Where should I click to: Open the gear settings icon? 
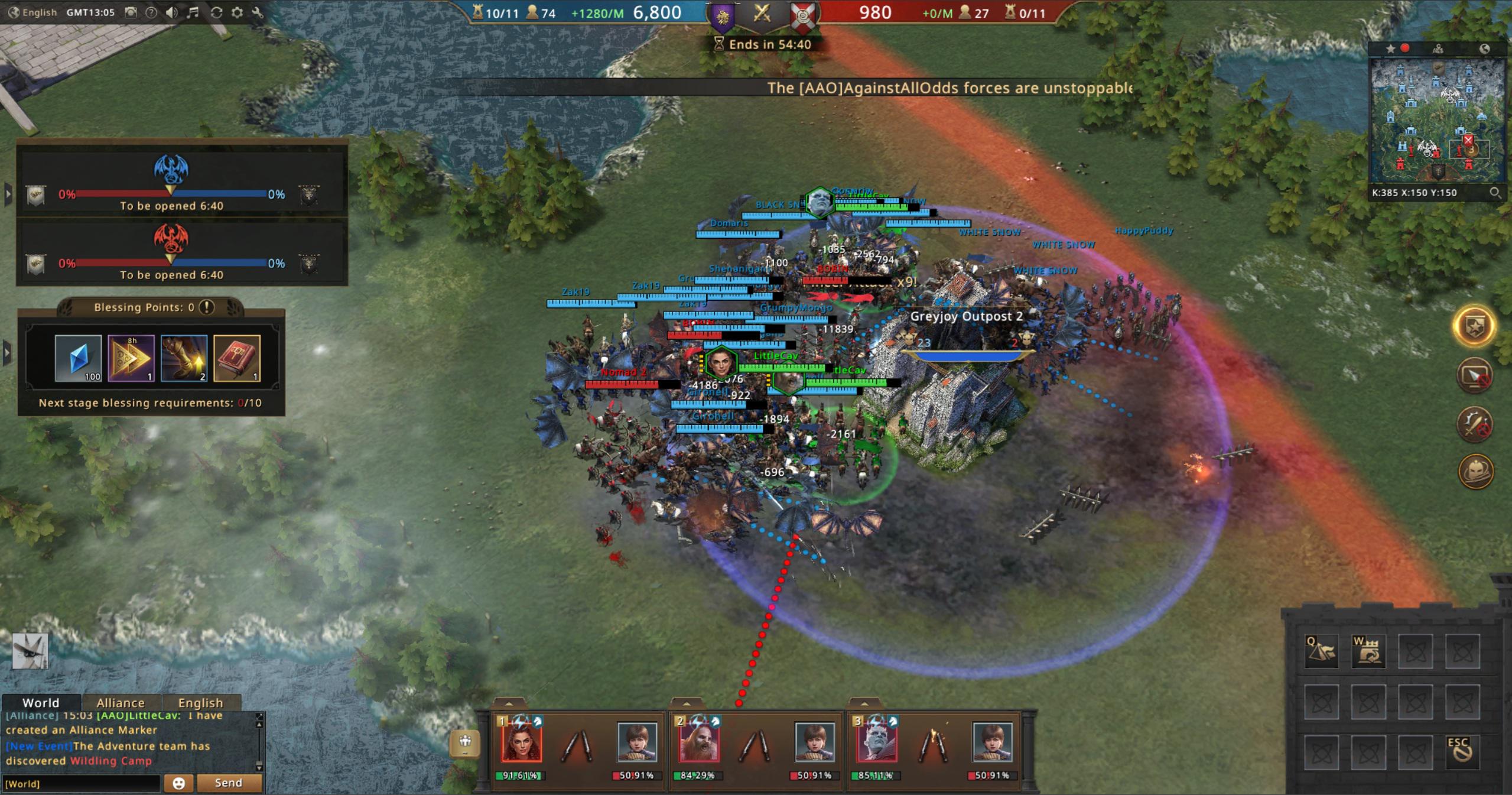click(x=237, y=12)
